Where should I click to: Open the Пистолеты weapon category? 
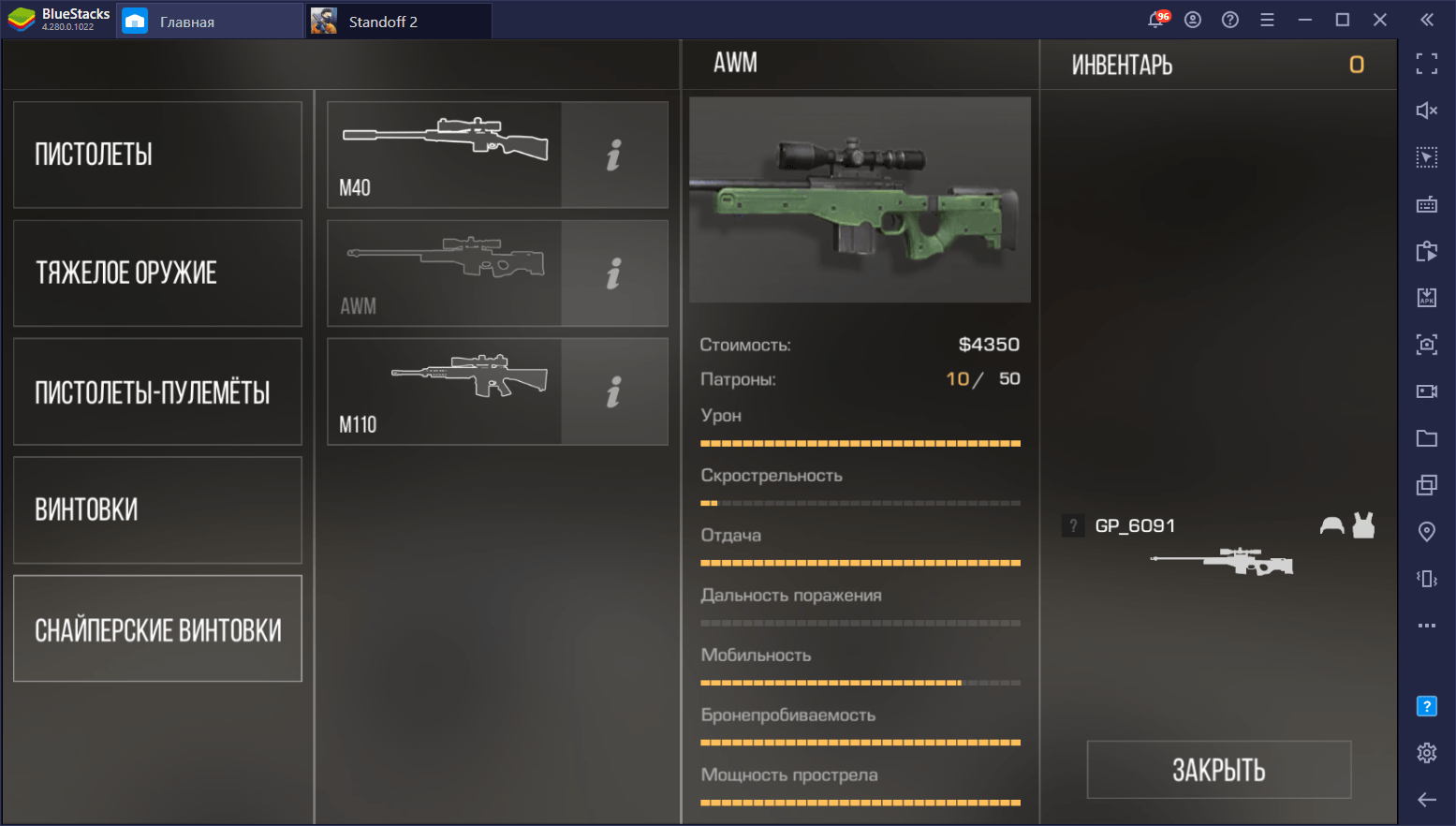[x=157, y=155]
